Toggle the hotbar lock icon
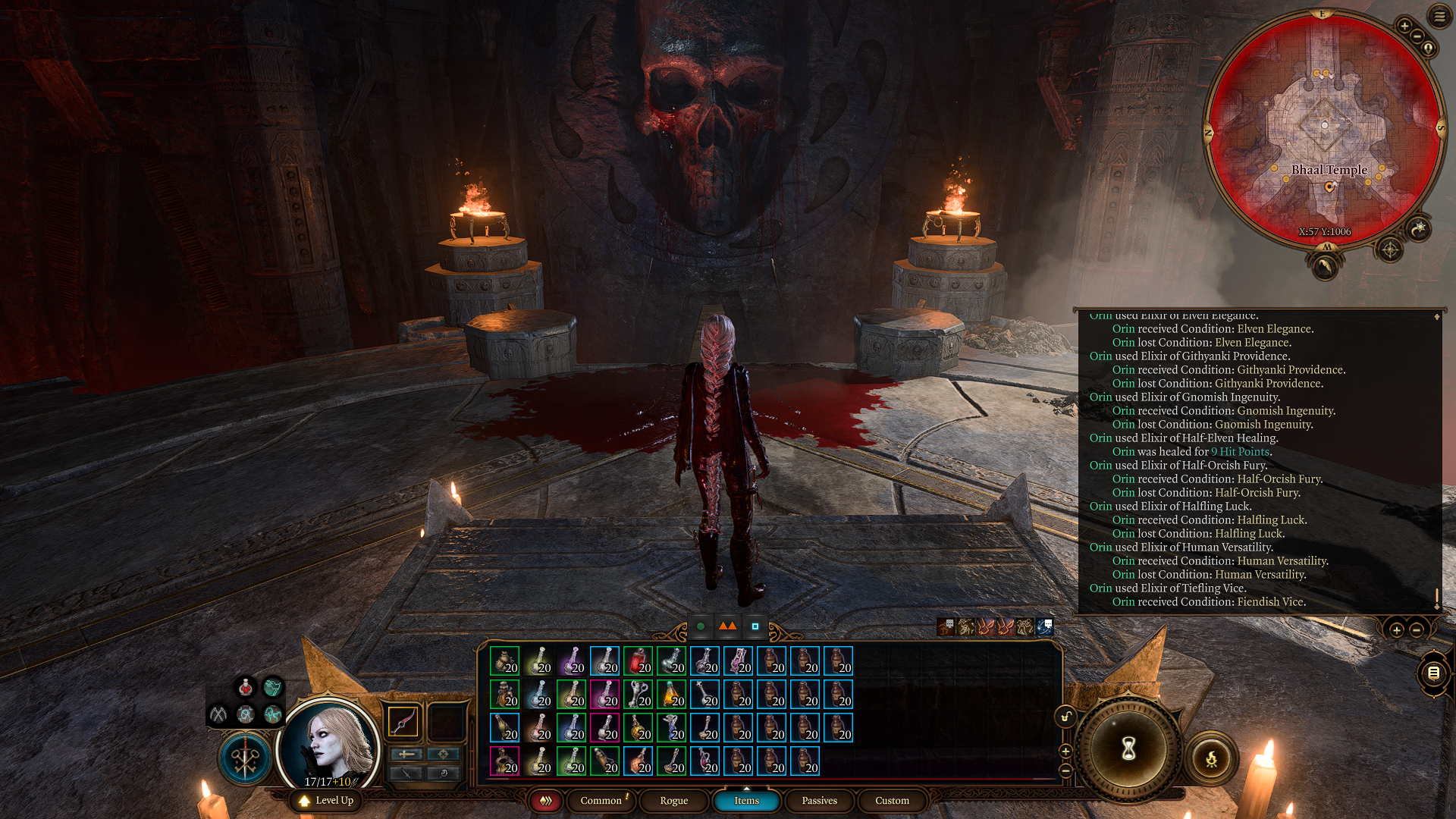1456x819 pixels. 1065,717
